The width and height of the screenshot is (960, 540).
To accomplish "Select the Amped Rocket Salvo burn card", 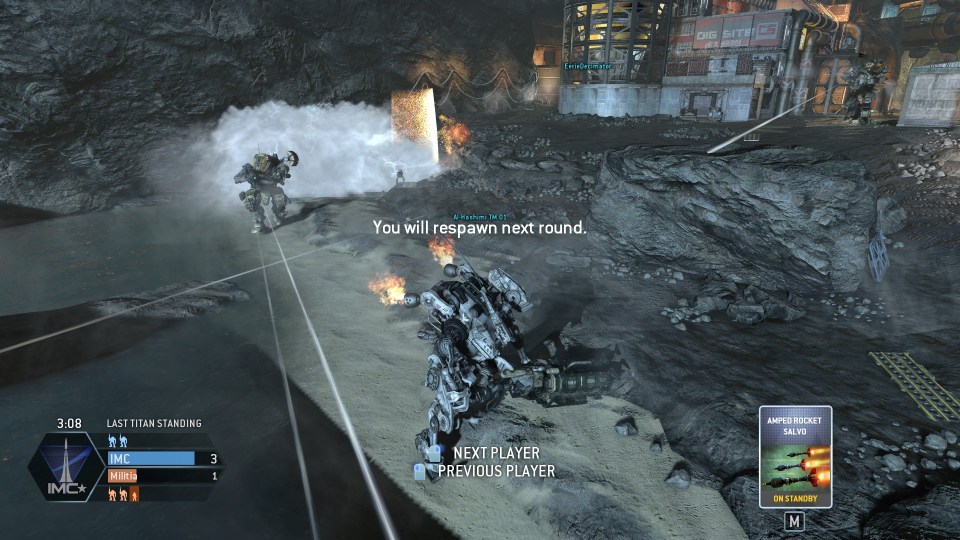I will tap(795, 456).
